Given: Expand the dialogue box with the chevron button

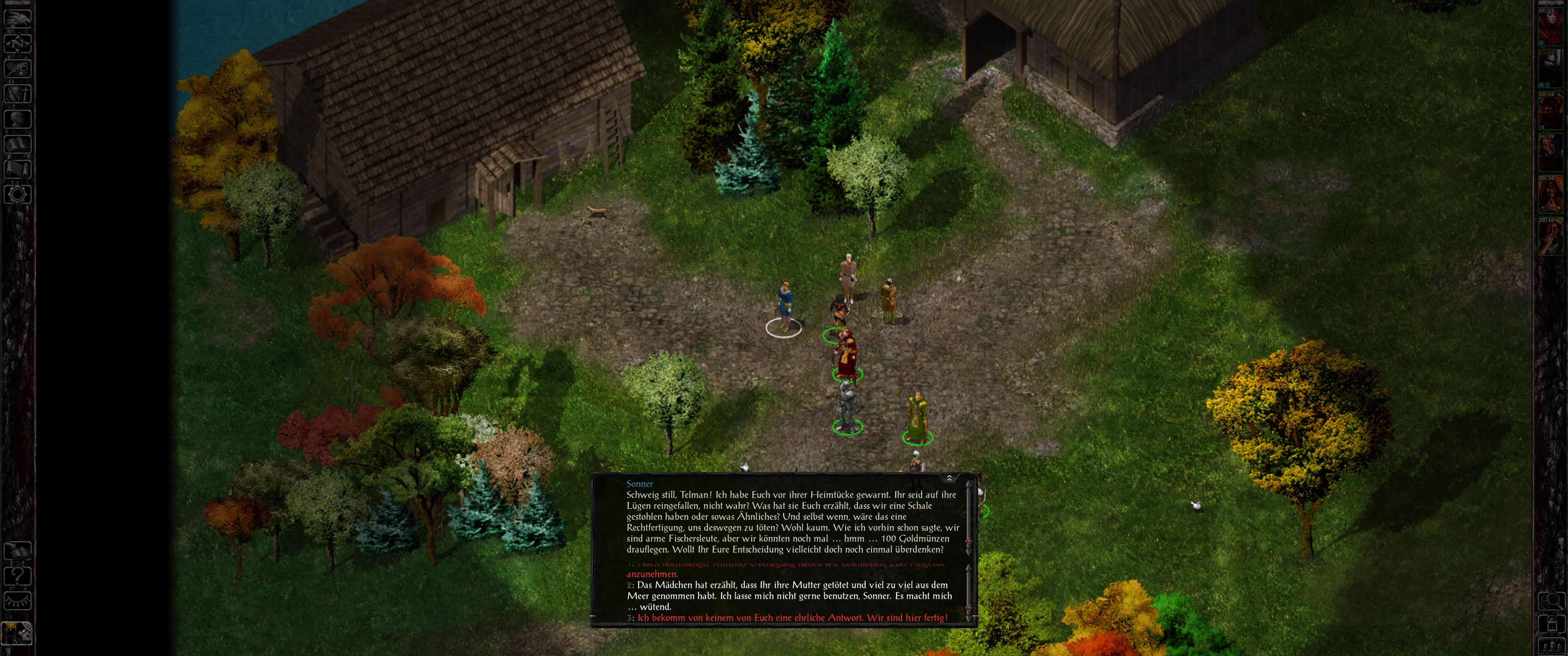Looking at the screenshot, I should click(x=949, y=478).
